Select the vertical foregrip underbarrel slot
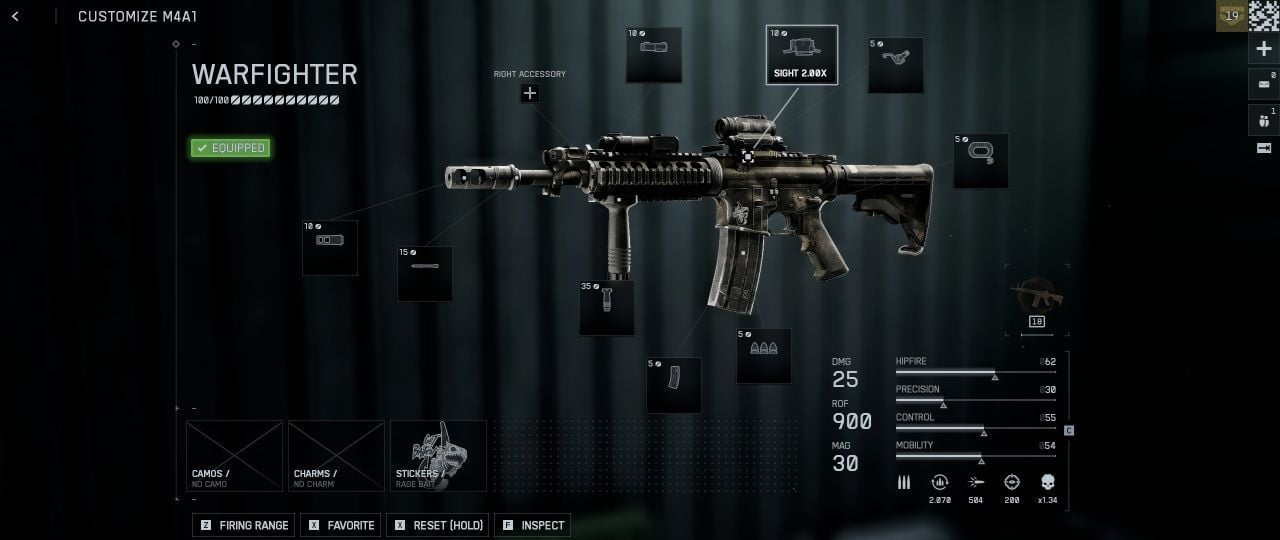 (607, 308)
